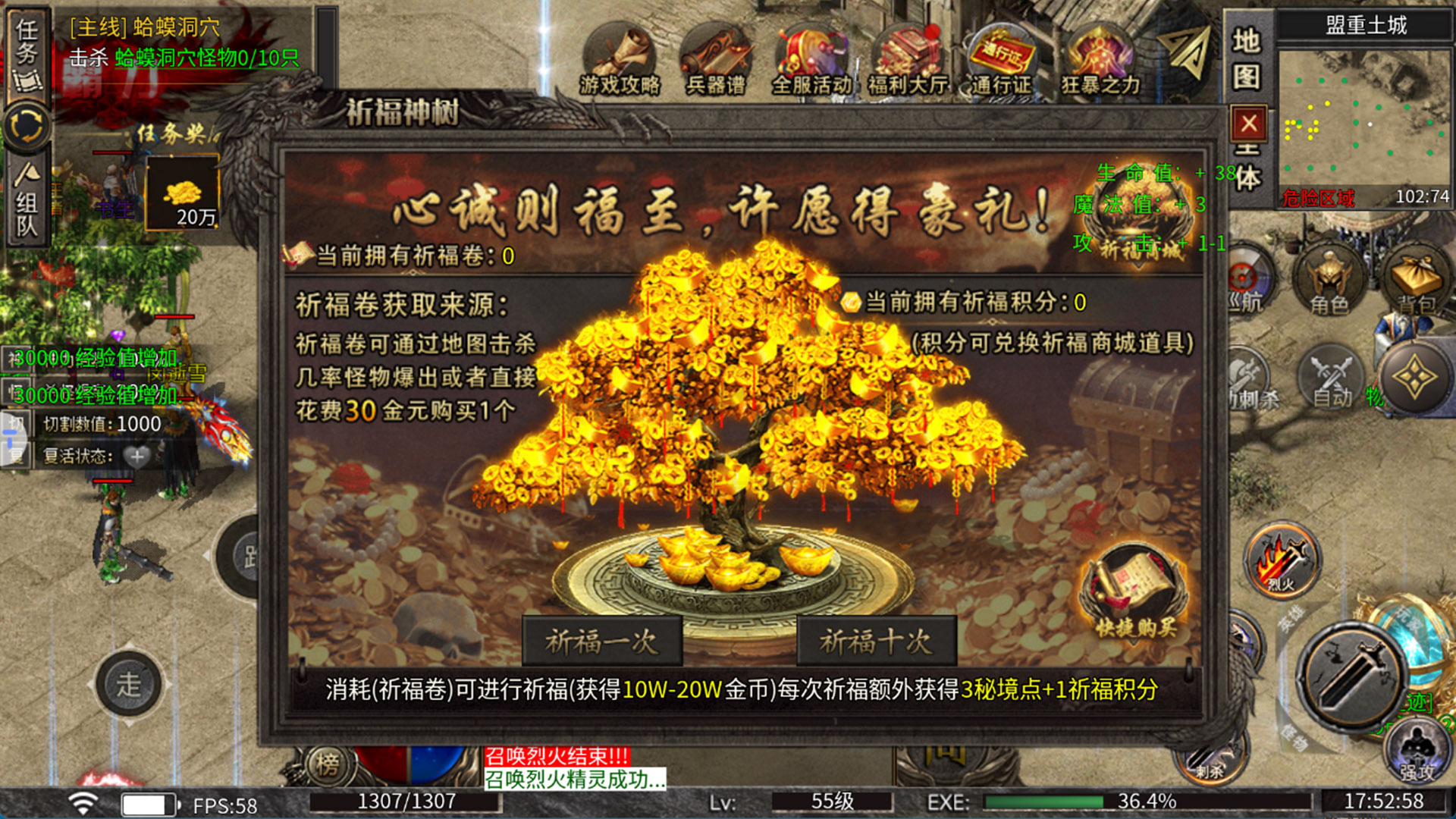This screenshot has width=1456, height=819.
Task: Pray ten times with 祈福十次 button
Action: [876, 642]
